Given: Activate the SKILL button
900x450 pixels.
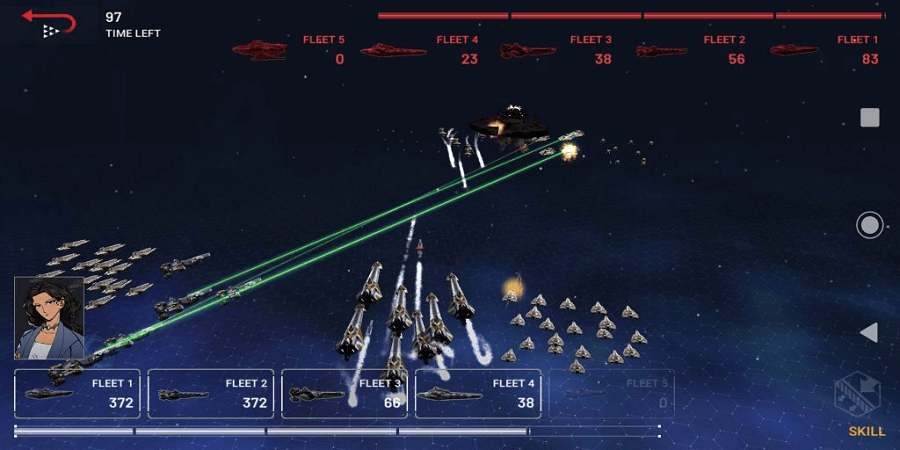Looking at the screenshot, I should pos(864,408).
